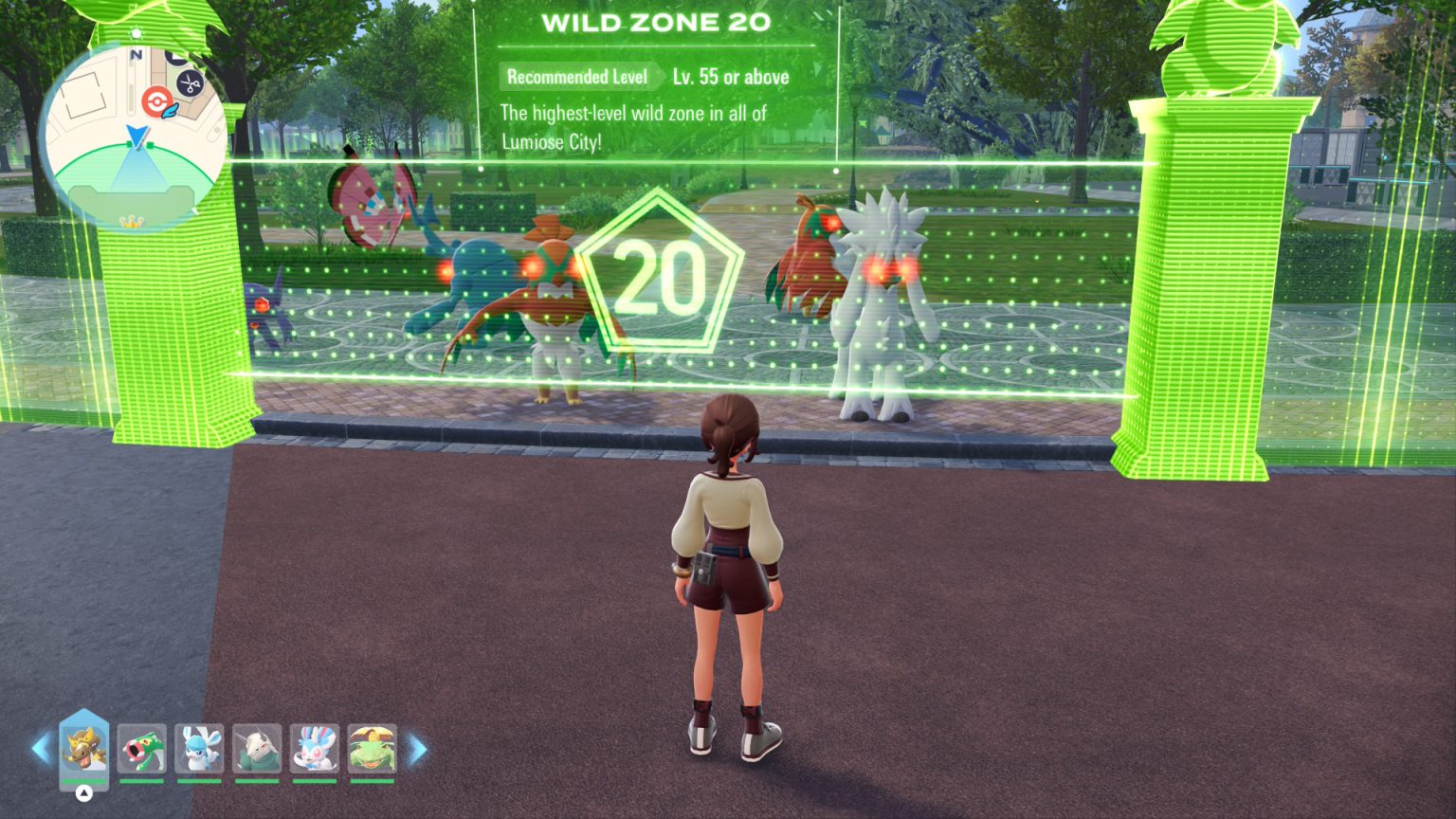Screen dimensions: 1456x819
Task: Choose the Venusaur party slot
Action: (x=372, y=749)
